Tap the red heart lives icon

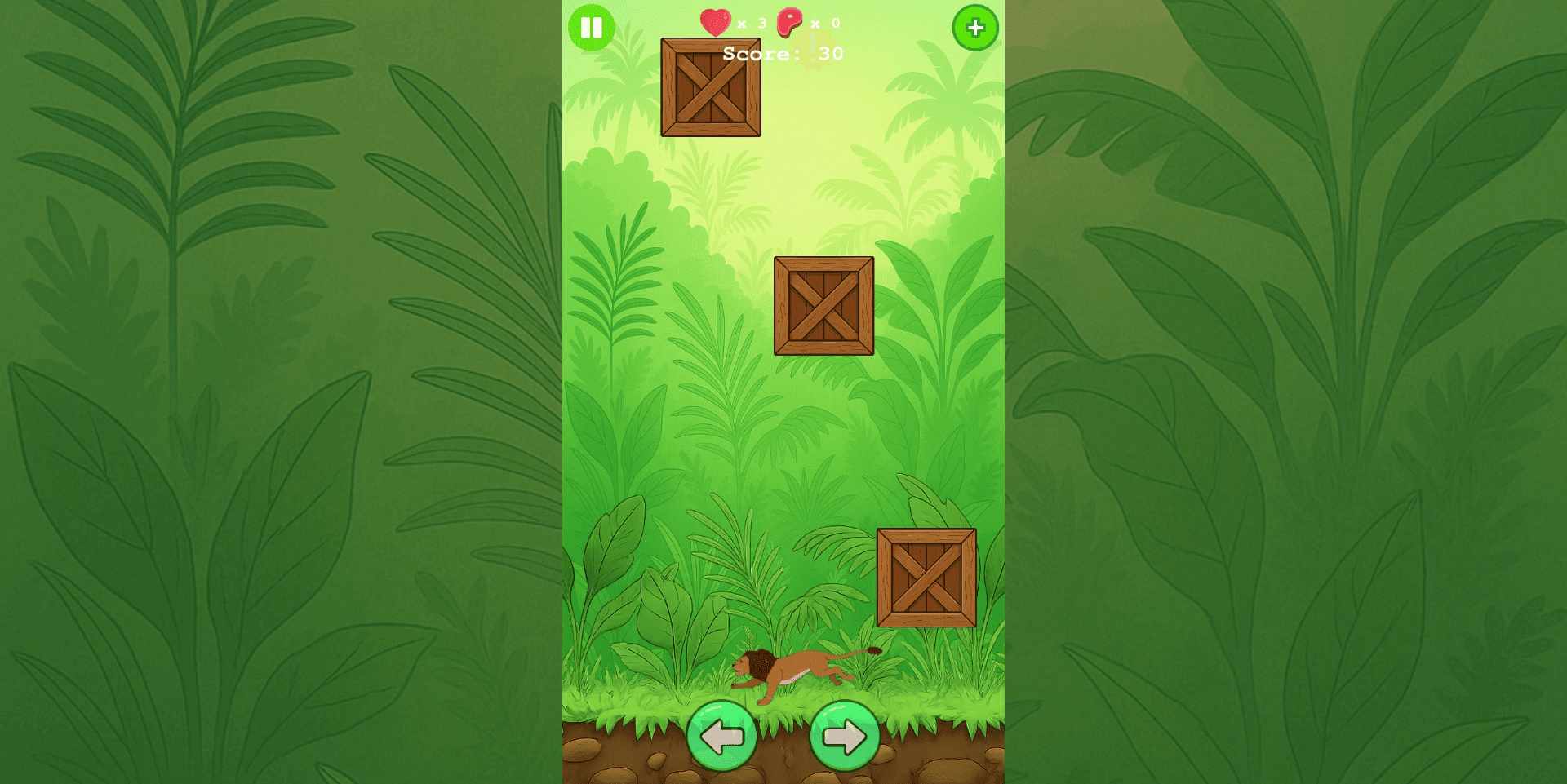717,23
